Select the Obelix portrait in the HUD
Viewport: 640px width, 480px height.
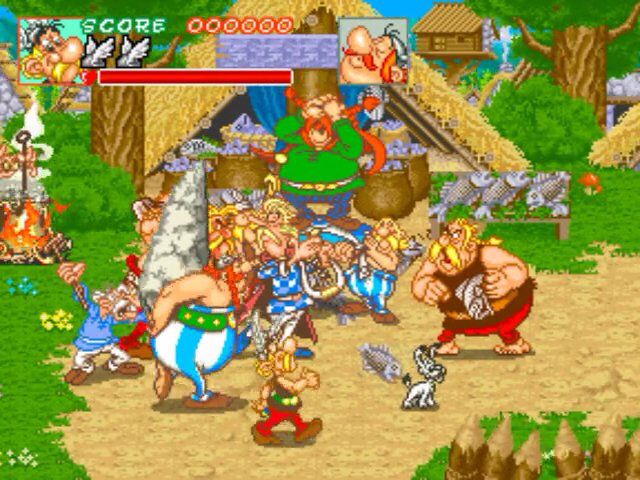372,50
